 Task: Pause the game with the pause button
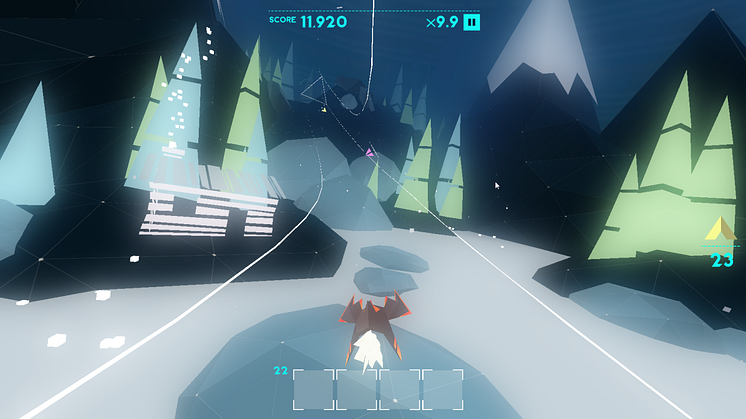coord(472,22)
